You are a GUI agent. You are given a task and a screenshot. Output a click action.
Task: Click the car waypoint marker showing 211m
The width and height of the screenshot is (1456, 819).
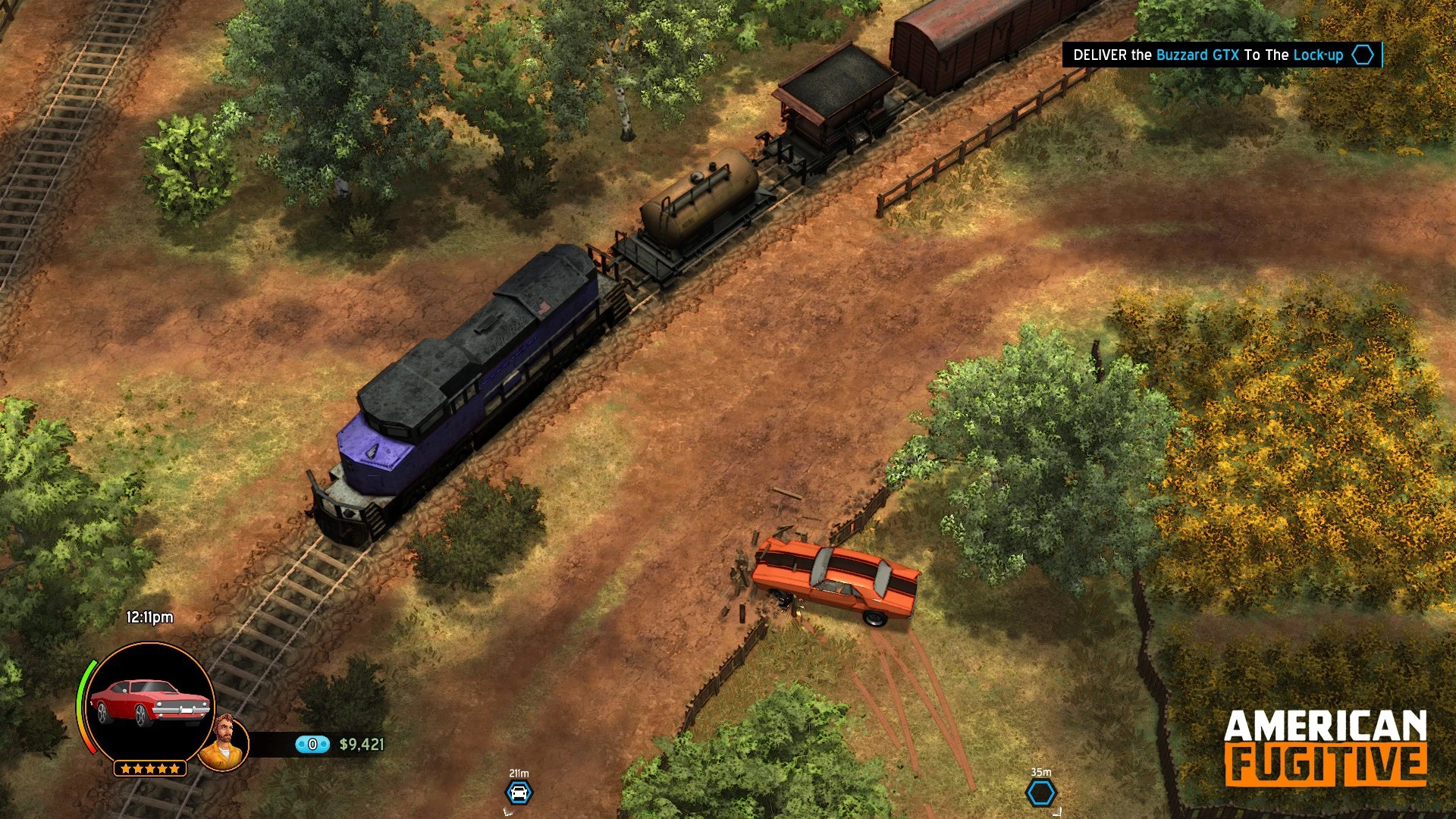[x=519, y=793]
